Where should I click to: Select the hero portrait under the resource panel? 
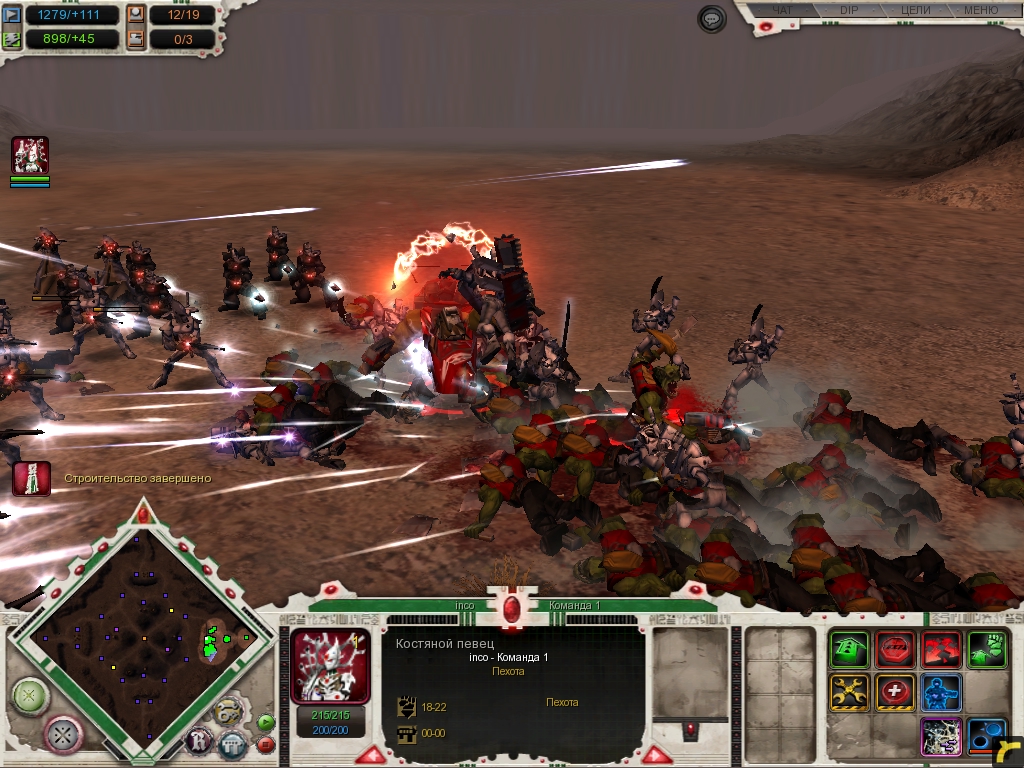(30, 155)
